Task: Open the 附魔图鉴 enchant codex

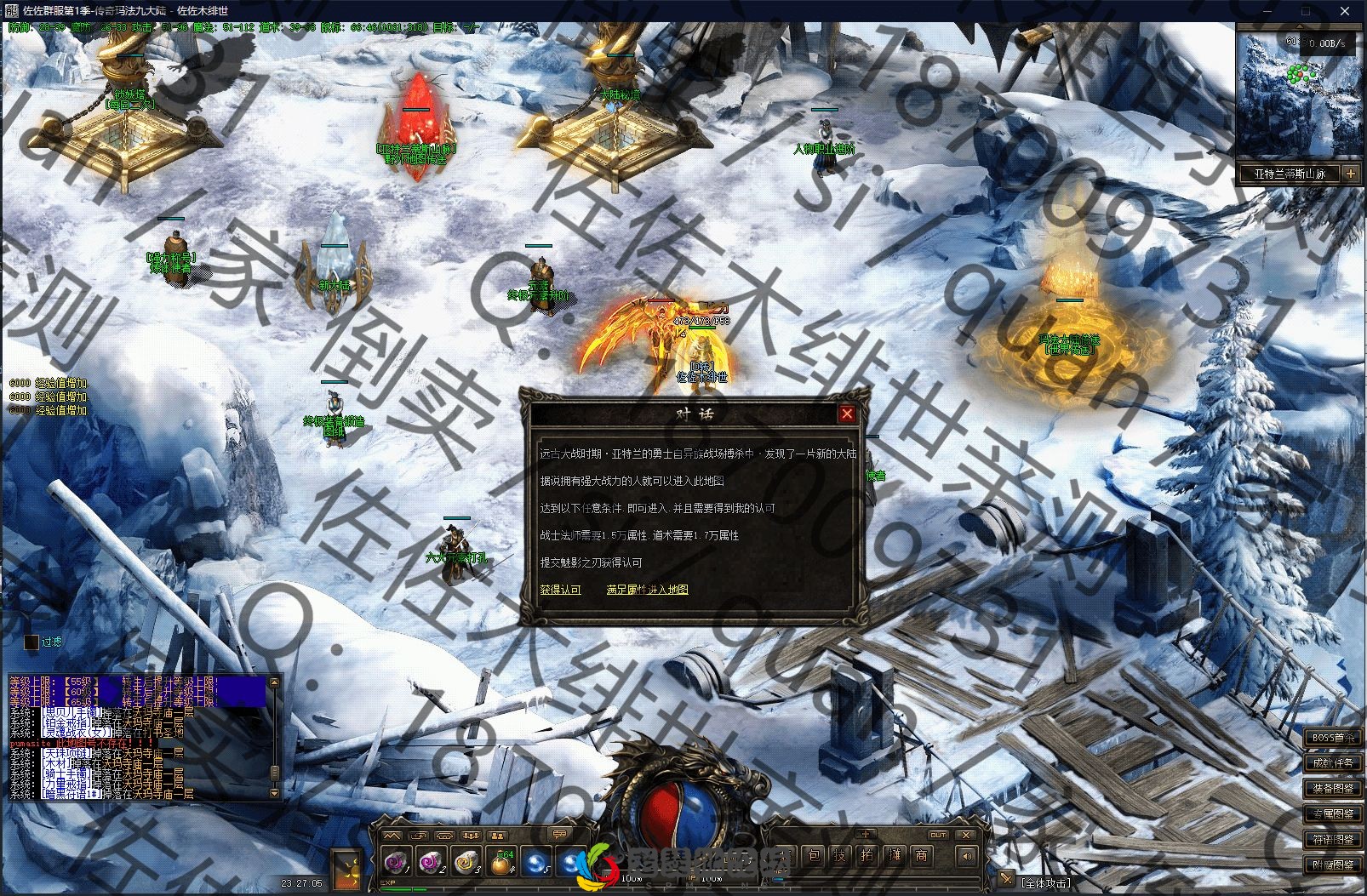Action: click(x=1333, y=865)
